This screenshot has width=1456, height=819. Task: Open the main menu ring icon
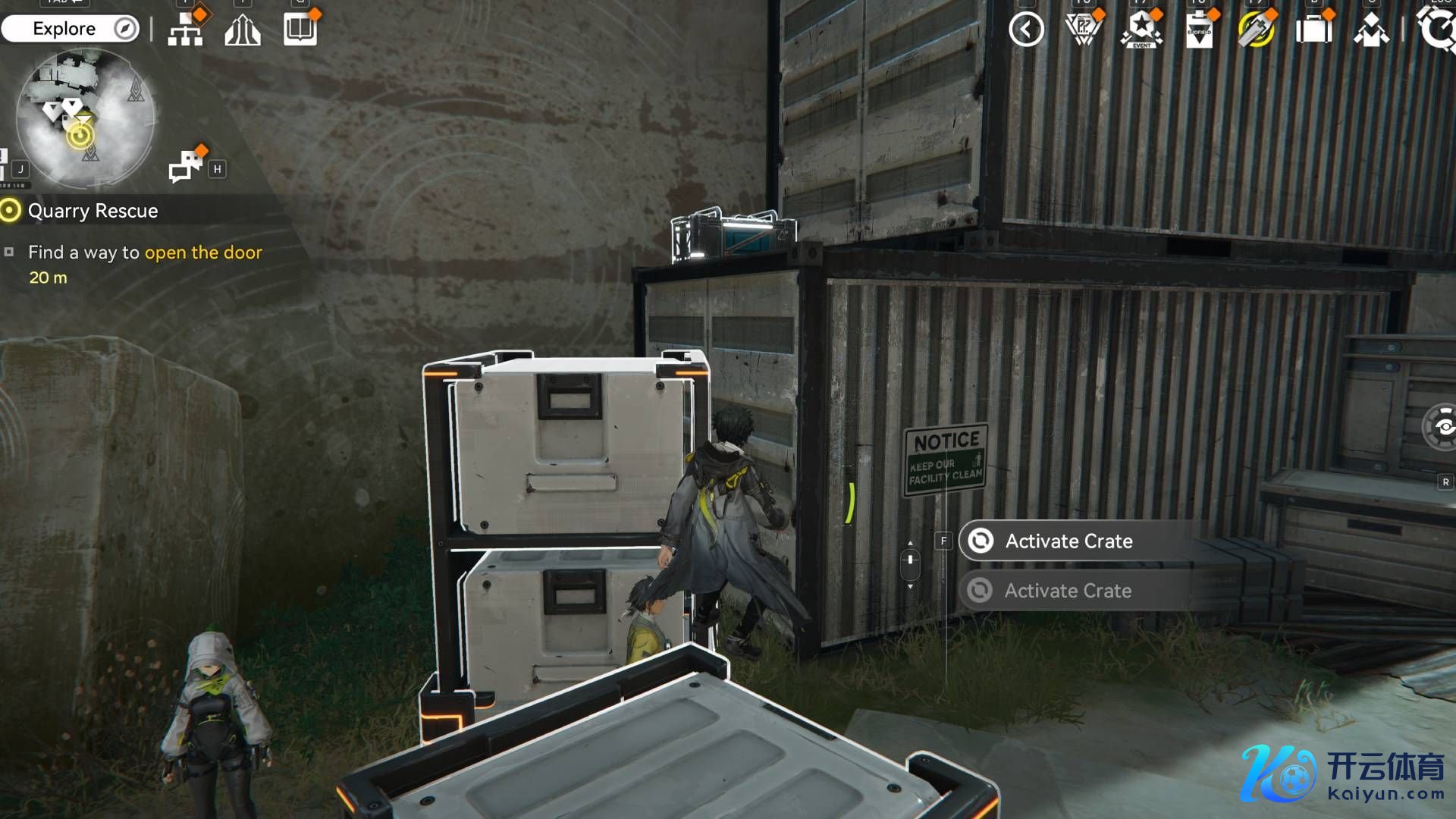pos(1436,30)
